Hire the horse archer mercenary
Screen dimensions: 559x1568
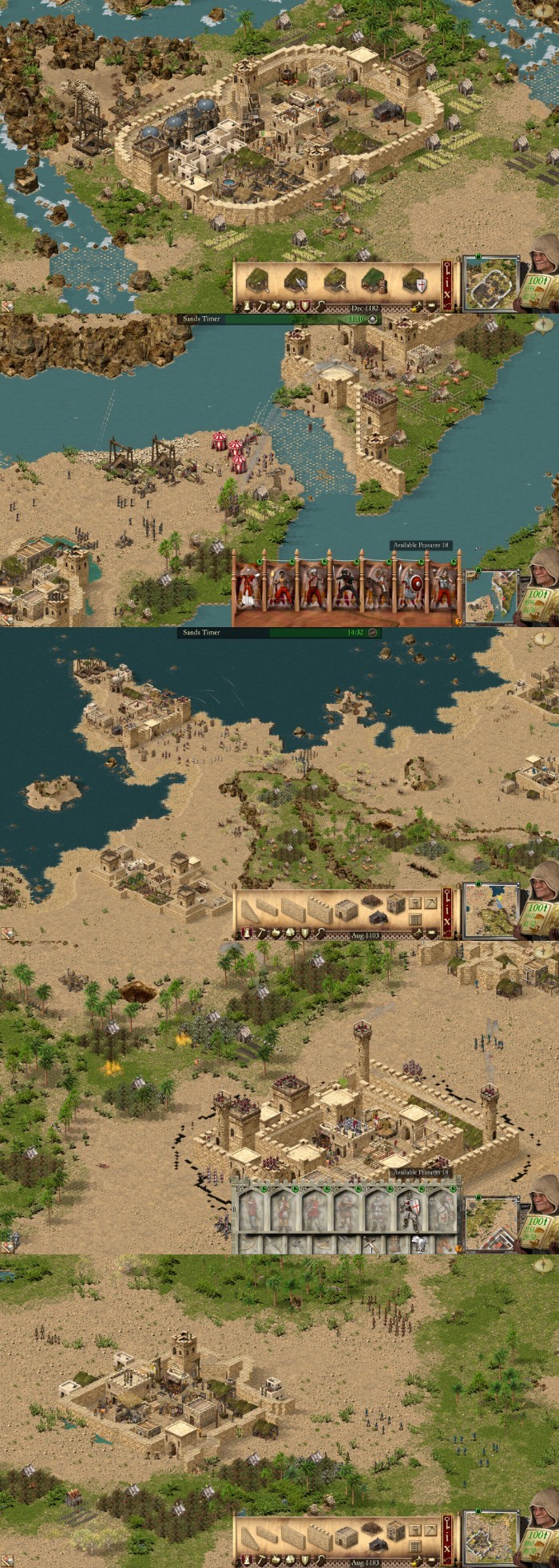[376, 588]
